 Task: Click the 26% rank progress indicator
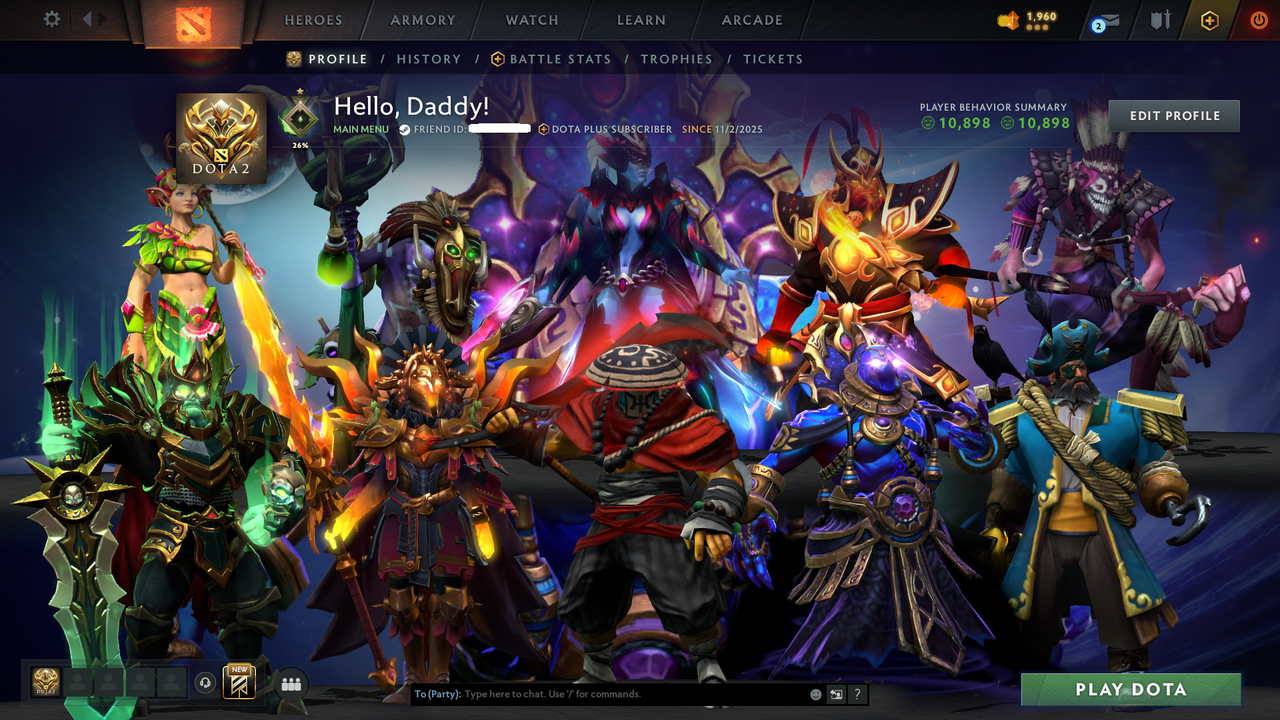300,142
